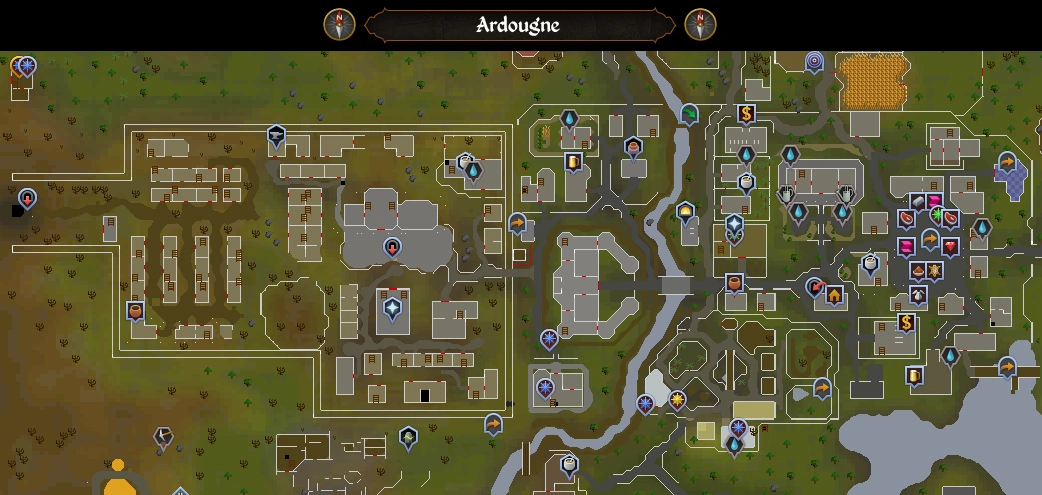Select the green star map marker
Image resolution: width=1042 pixels, height=495 pixels.
[939, 215]
